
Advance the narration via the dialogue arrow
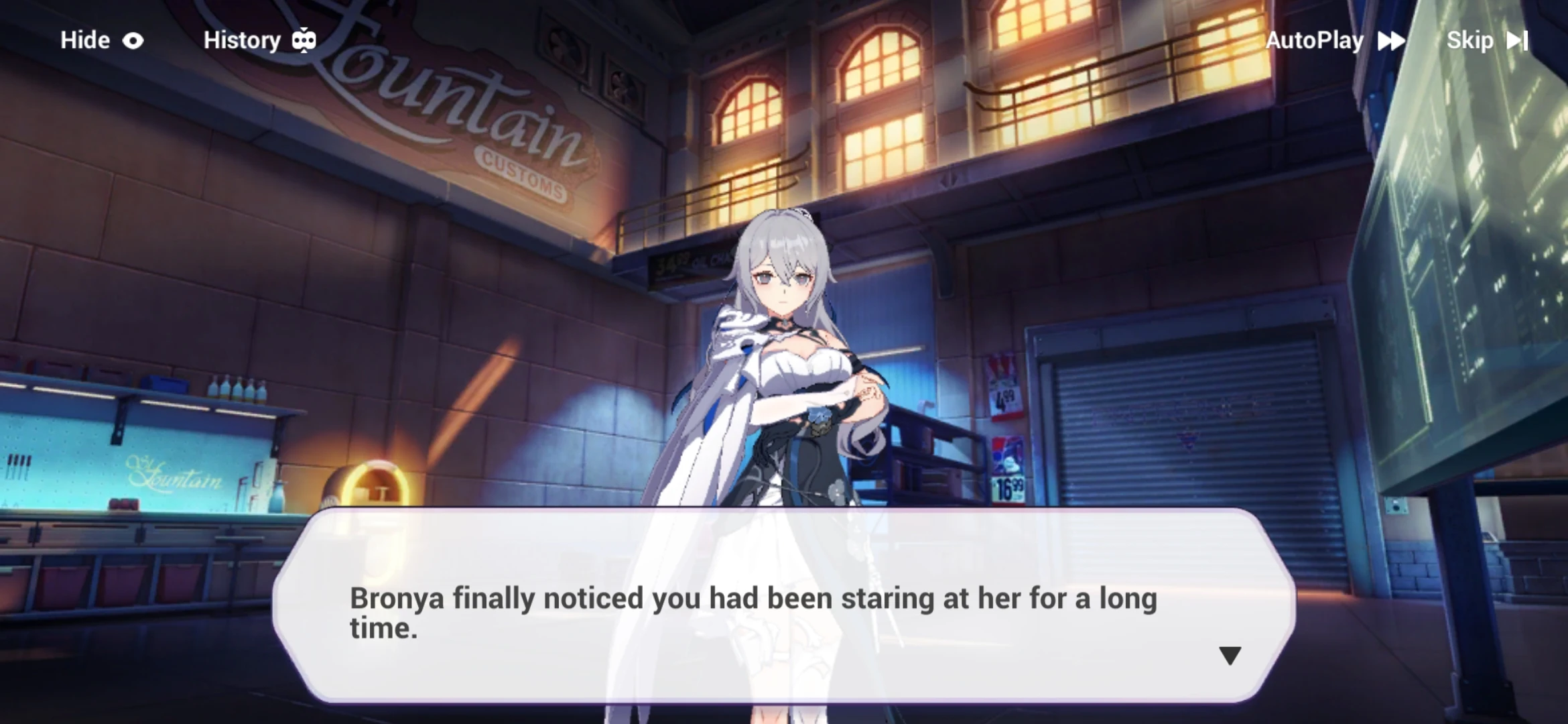1230,657
